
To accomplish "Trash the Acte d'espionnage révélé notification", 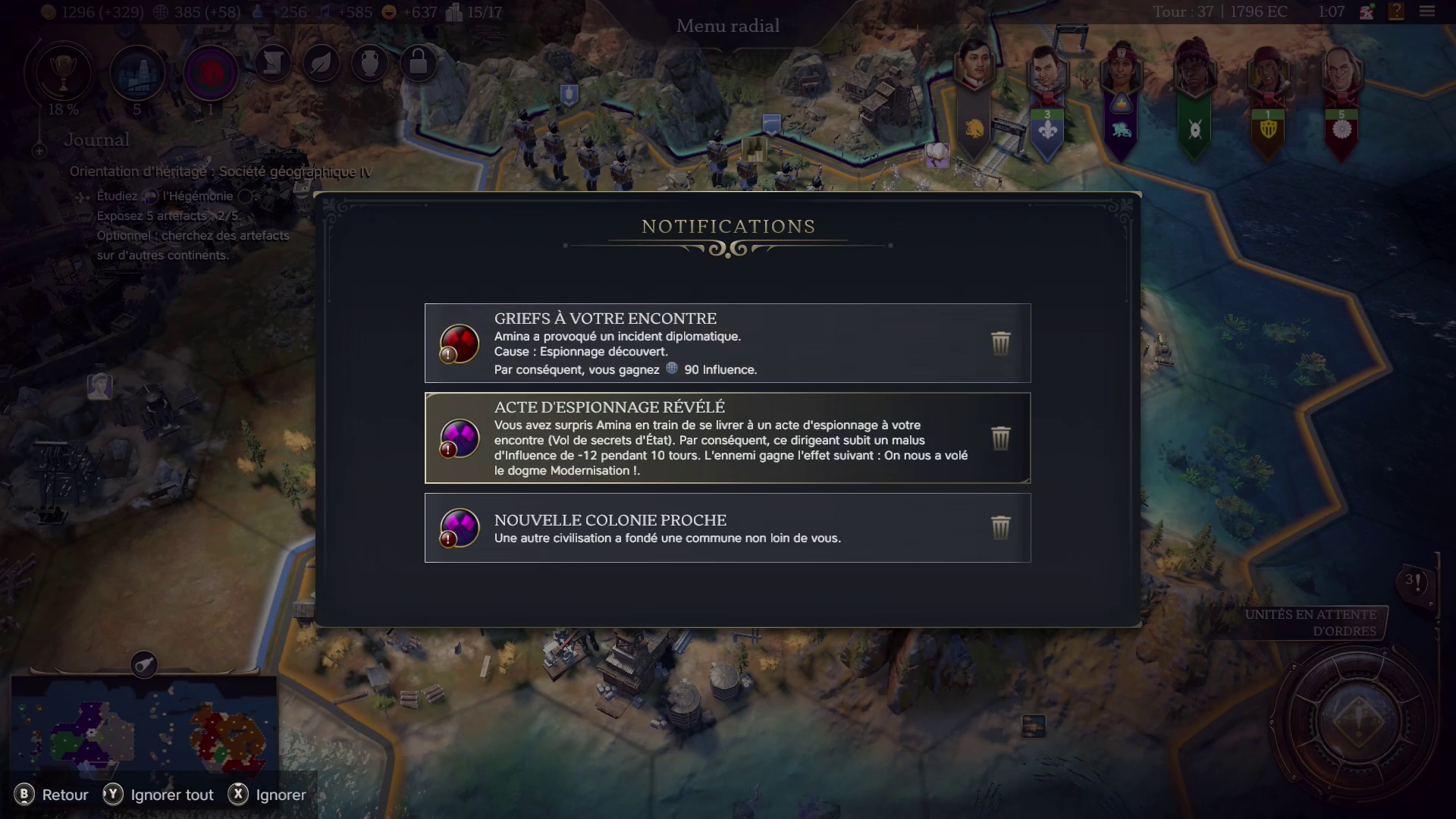I will click(x=1000, y=438).
